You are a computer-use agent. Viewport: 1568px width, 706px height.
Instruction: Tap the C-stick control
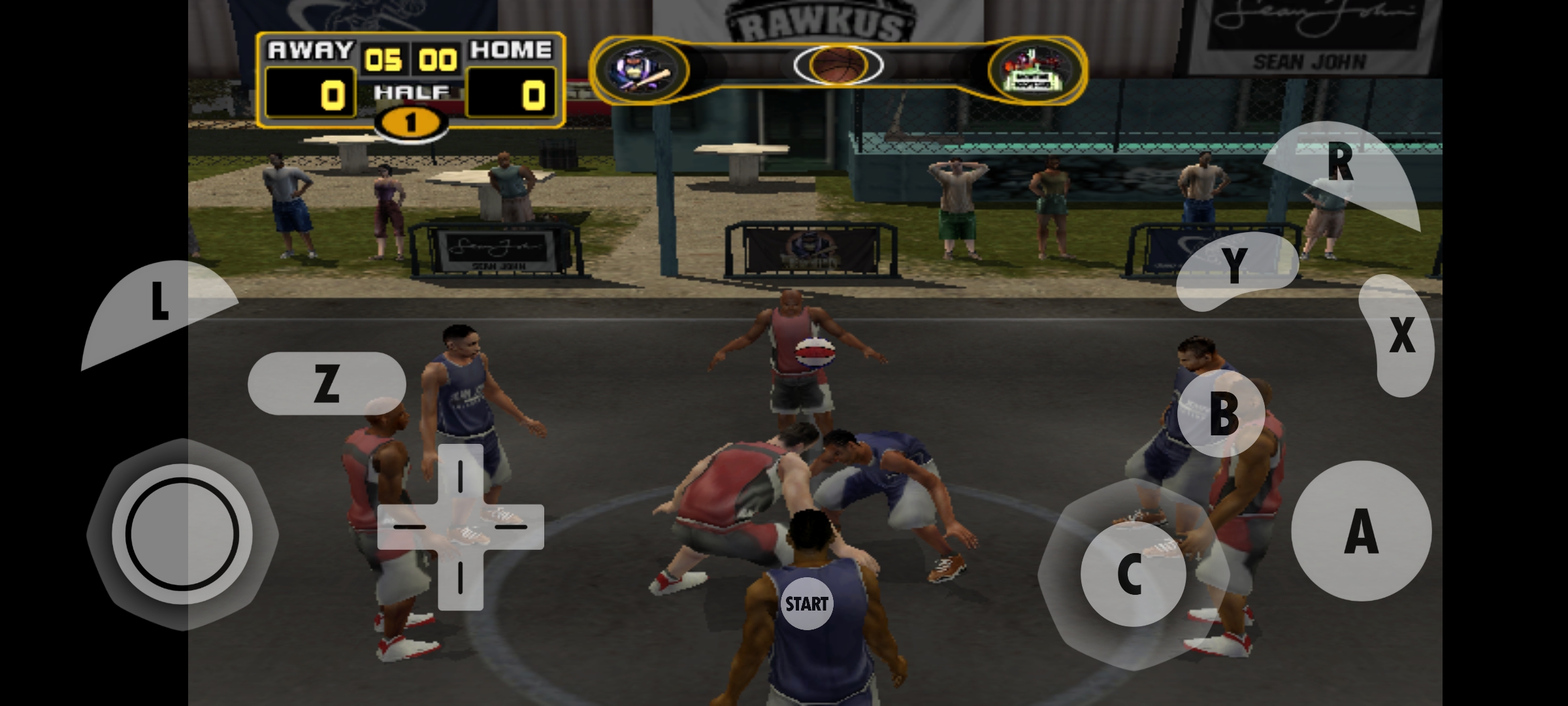pos(1132,574)
